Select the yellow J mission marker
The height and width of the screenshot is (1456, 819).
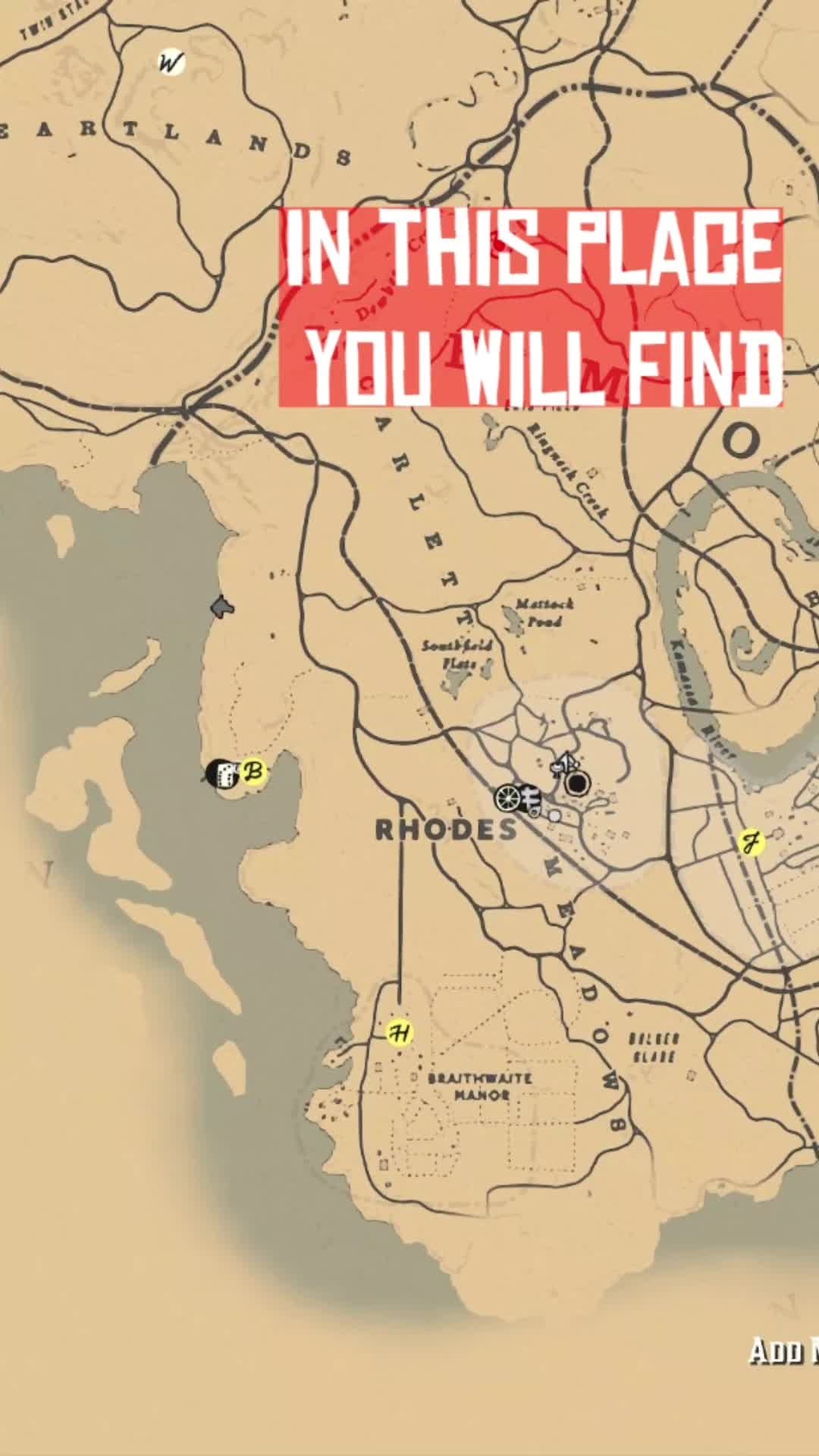751,843
